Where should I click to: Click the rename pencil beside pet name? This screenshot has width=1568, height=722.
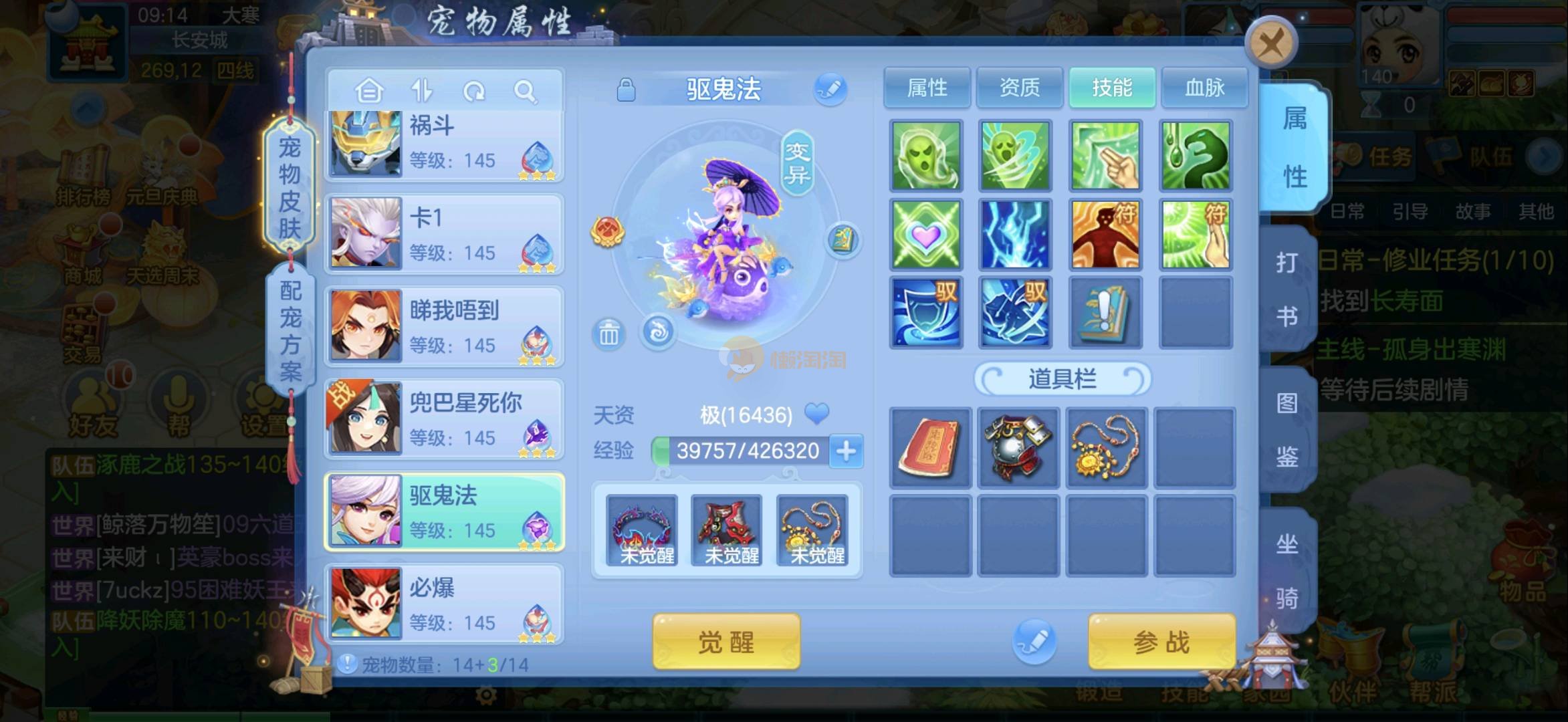(830, 89)
